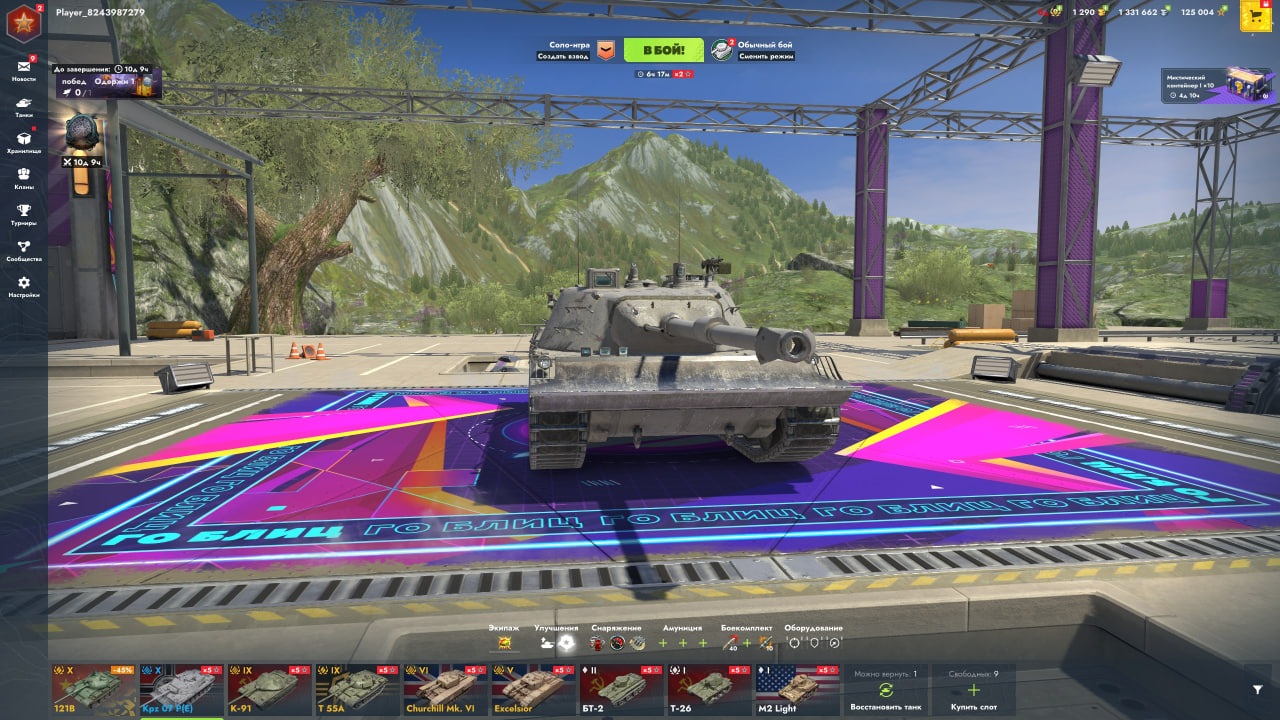
Task: Open the Новости news menu
Action: click(23, 70)
